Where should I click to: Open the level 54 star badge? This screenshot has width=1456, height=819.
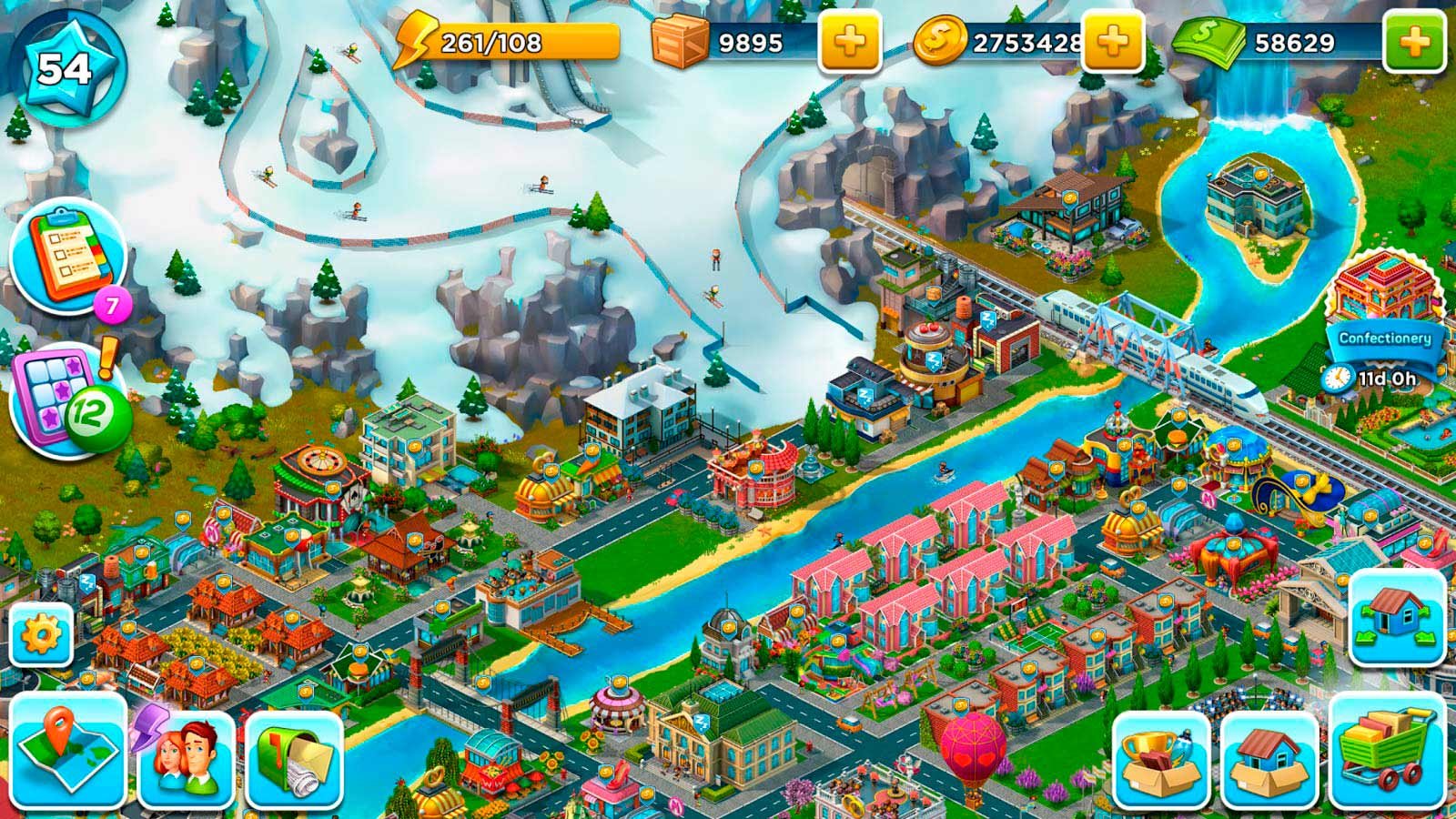tap(65, 66)
